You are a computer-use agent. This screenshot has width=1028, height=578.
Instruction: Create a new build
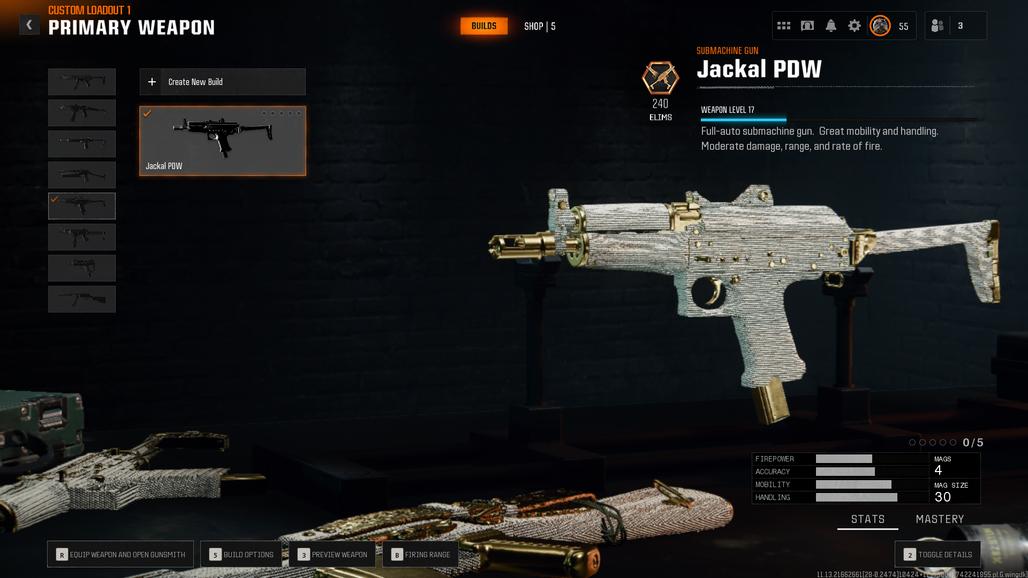222,82
